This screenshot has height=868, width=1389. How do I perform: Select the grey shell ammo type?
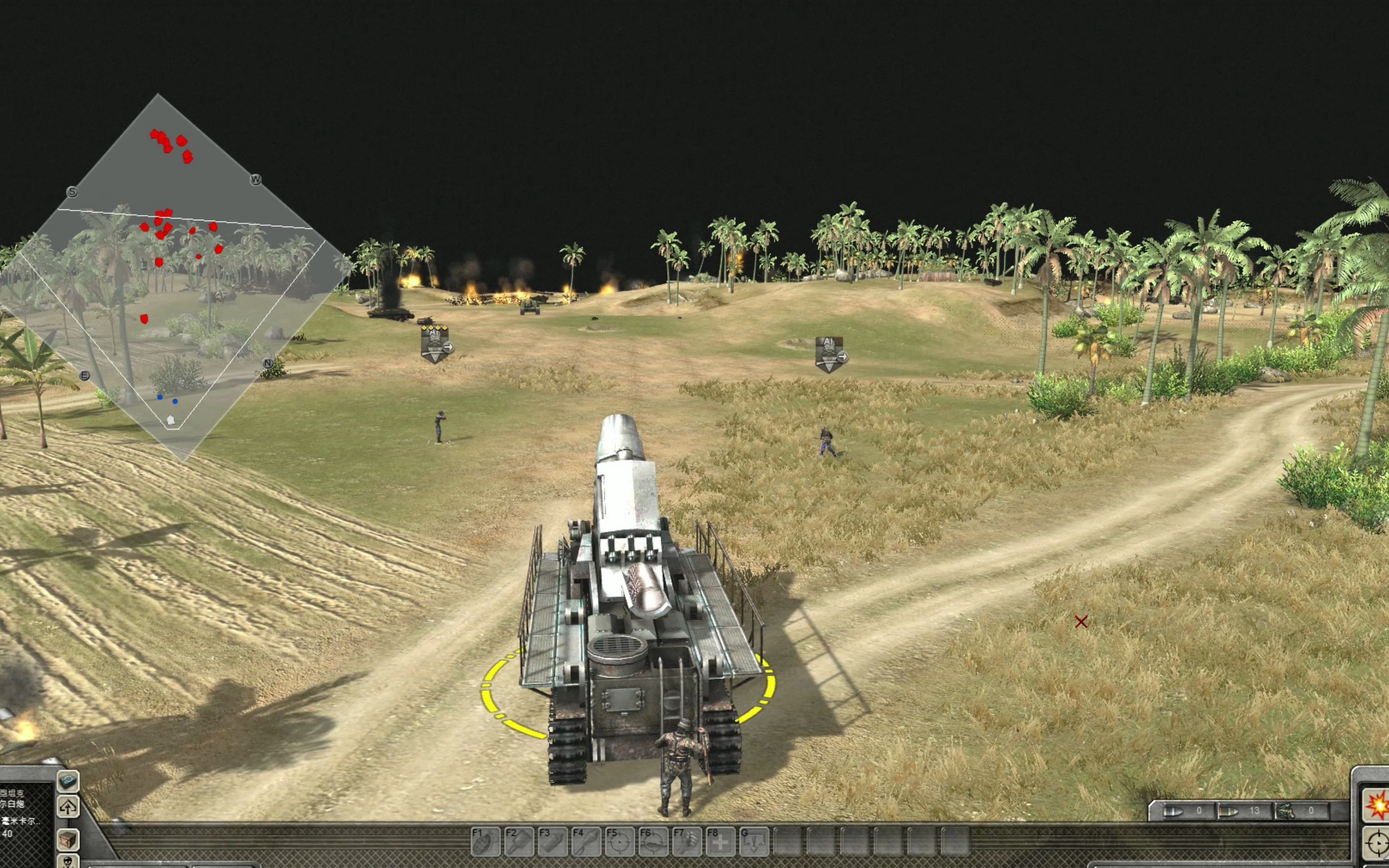point(1178,811)
